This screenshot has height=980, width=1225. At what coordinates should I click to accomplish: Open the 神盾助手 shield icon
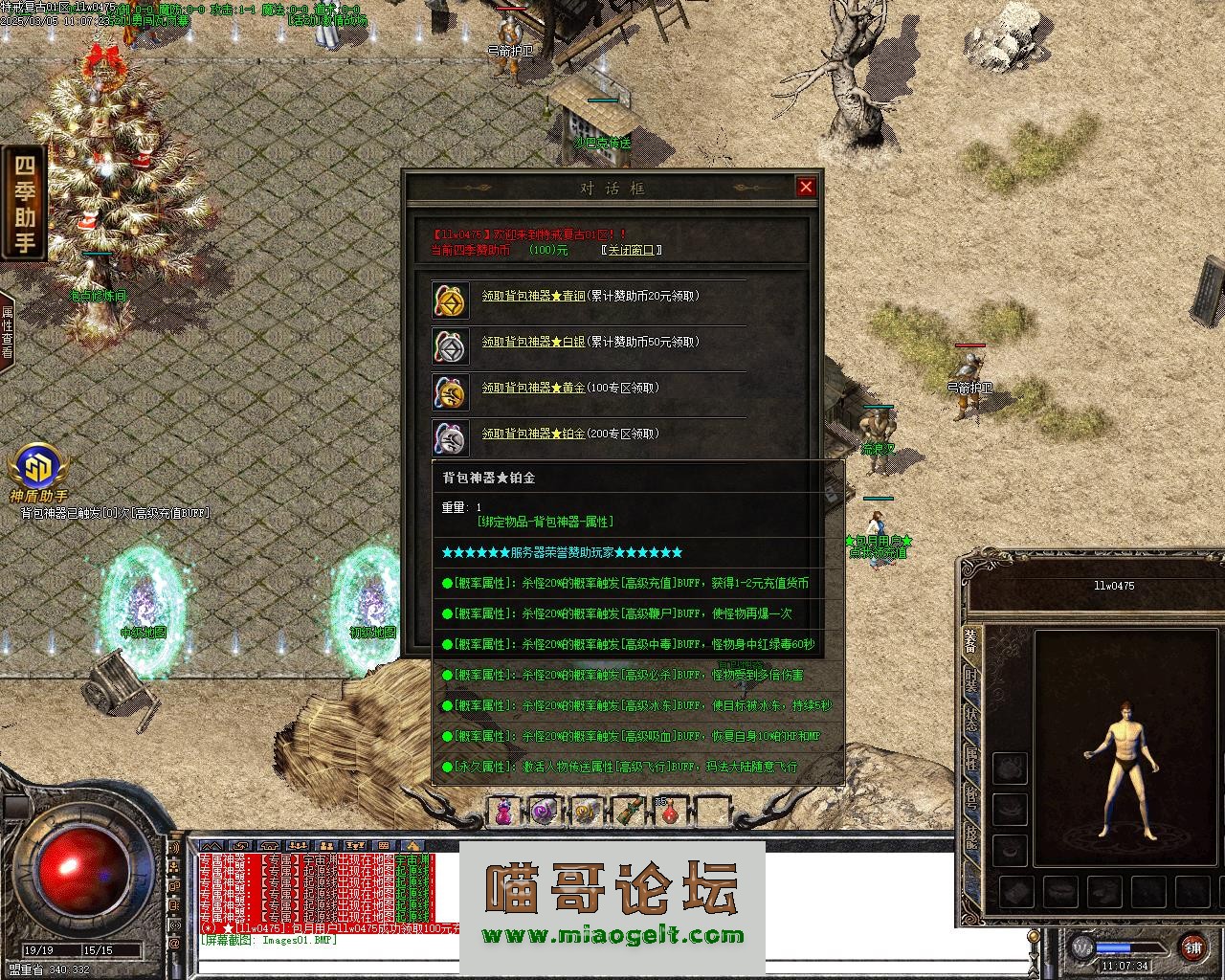pos(38,469)
